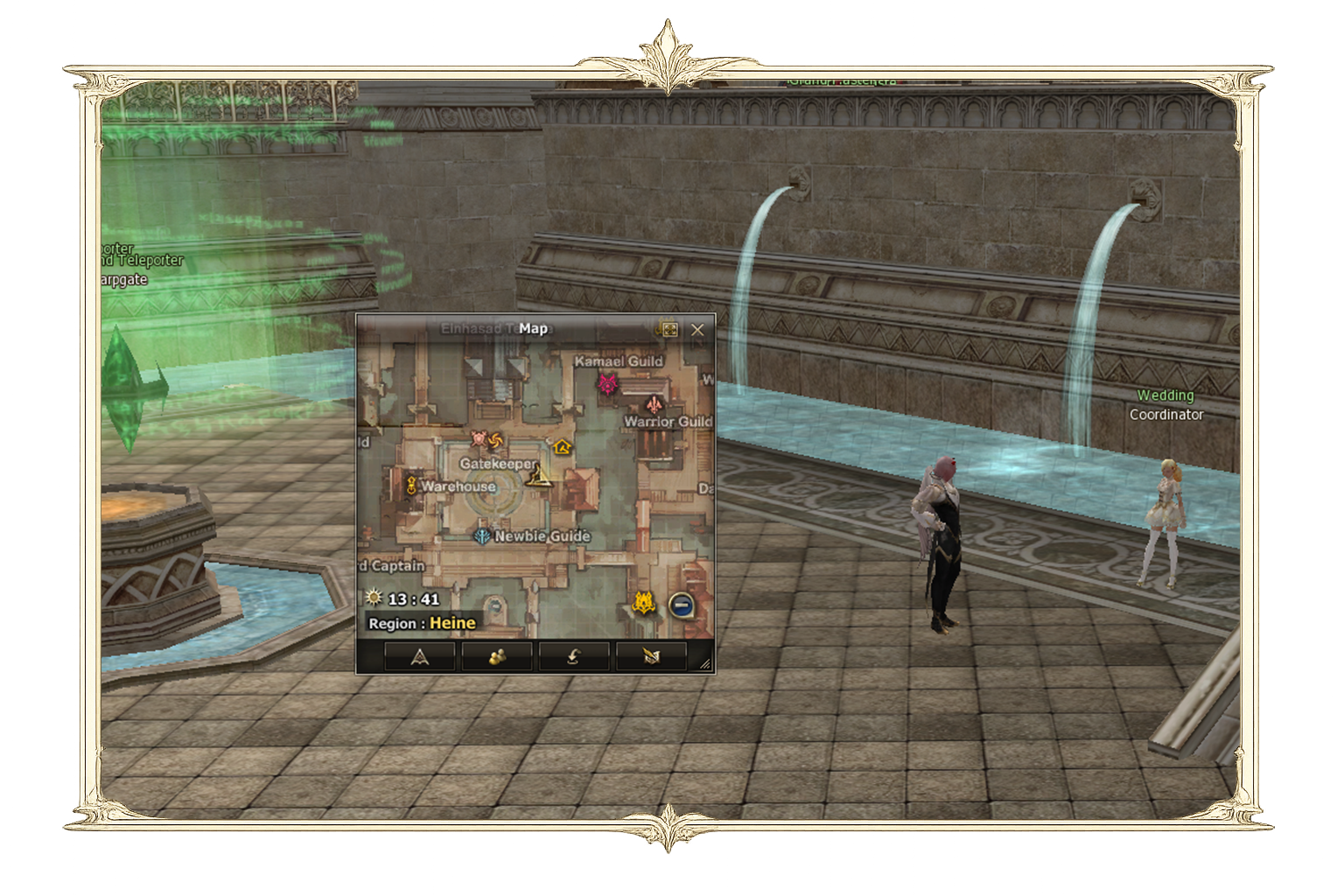Grab the map window resize corner
Image resolution: width=1344 pixels, height=896 pixels.
(706, 665)
